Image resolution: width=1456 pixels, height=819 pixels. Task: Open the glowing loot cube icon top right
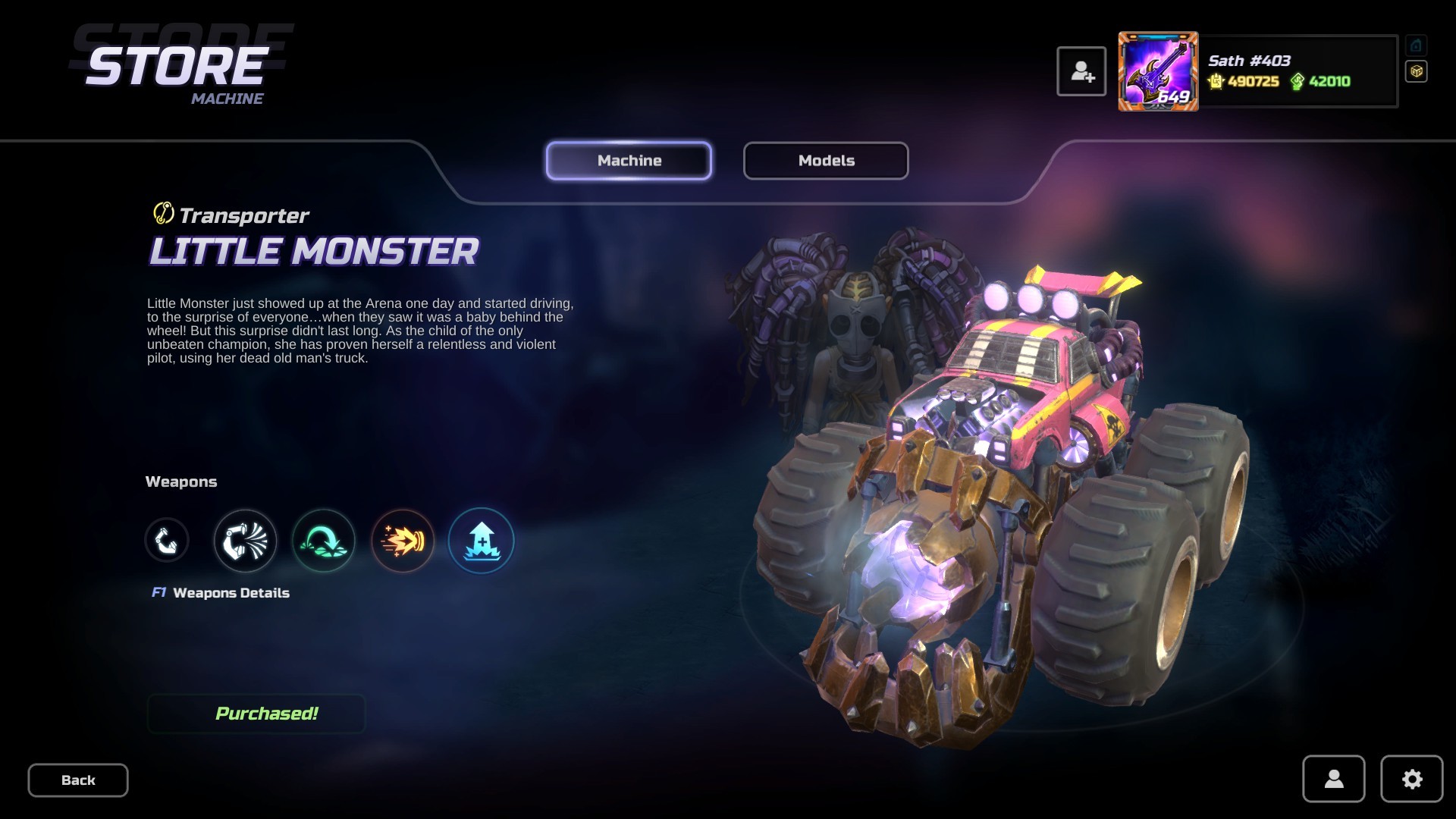point(1416,71)
